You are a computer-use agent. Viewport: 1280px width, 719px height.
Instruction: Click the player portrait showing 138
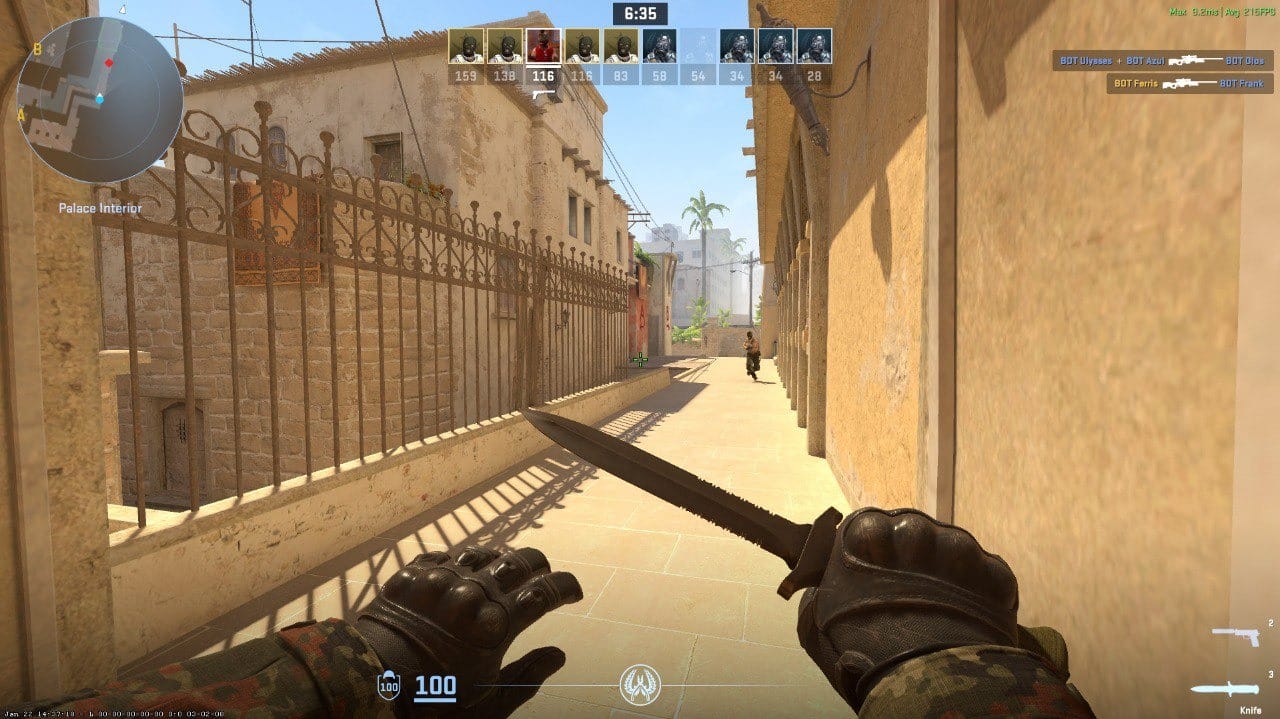(504, 46)
